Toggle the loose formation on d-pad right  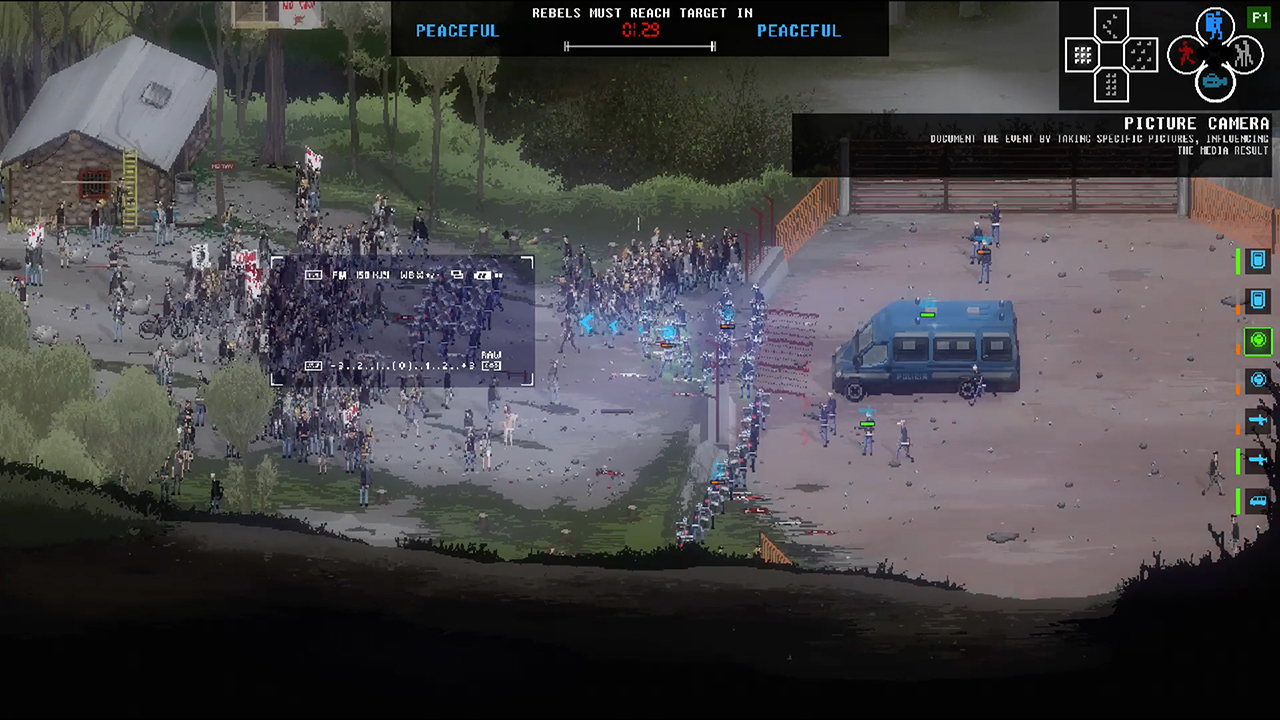(x=1140, y=52)
